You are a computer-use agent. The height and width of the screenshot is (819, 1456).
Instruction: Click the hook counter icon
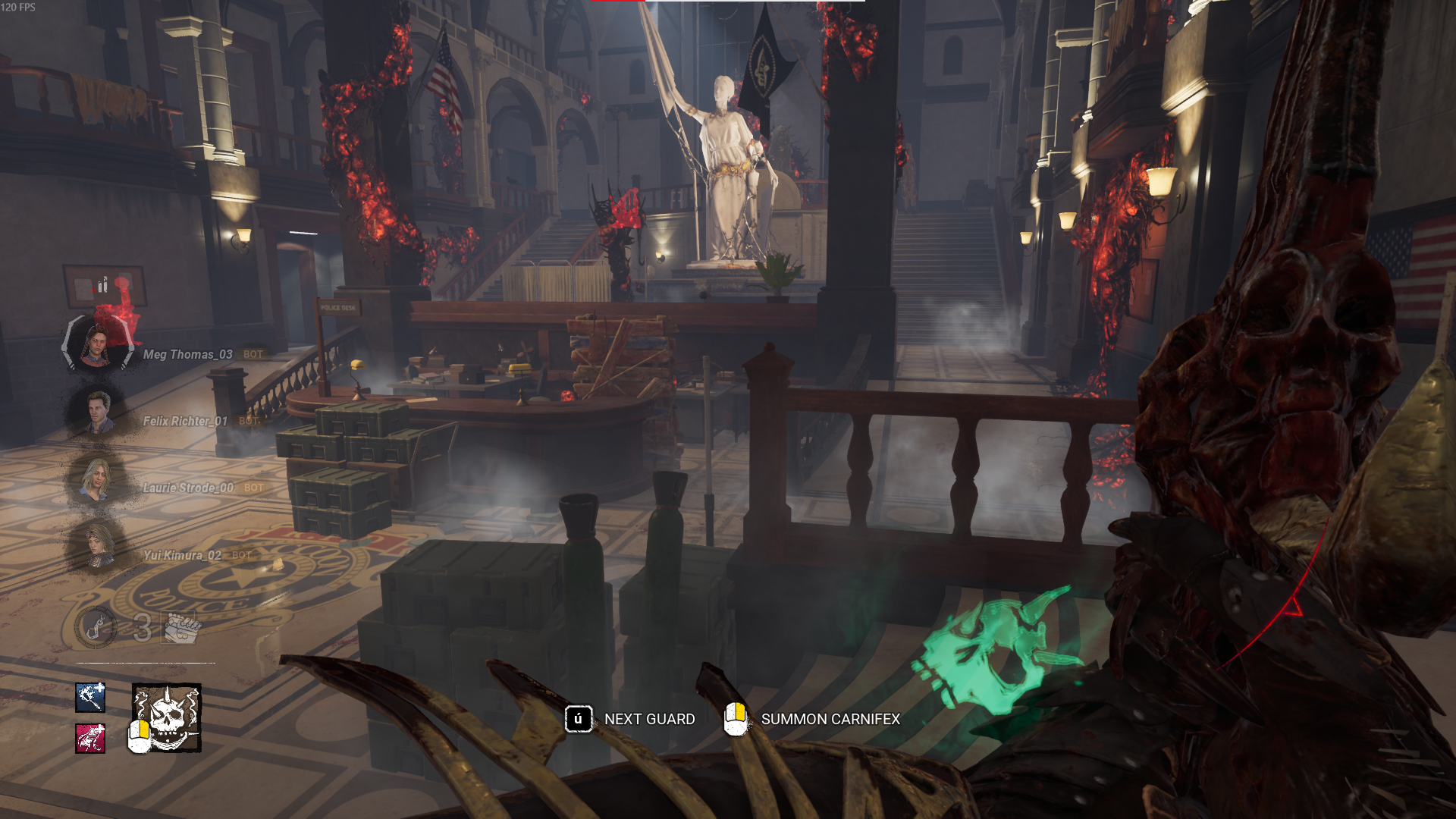[96, 627]
